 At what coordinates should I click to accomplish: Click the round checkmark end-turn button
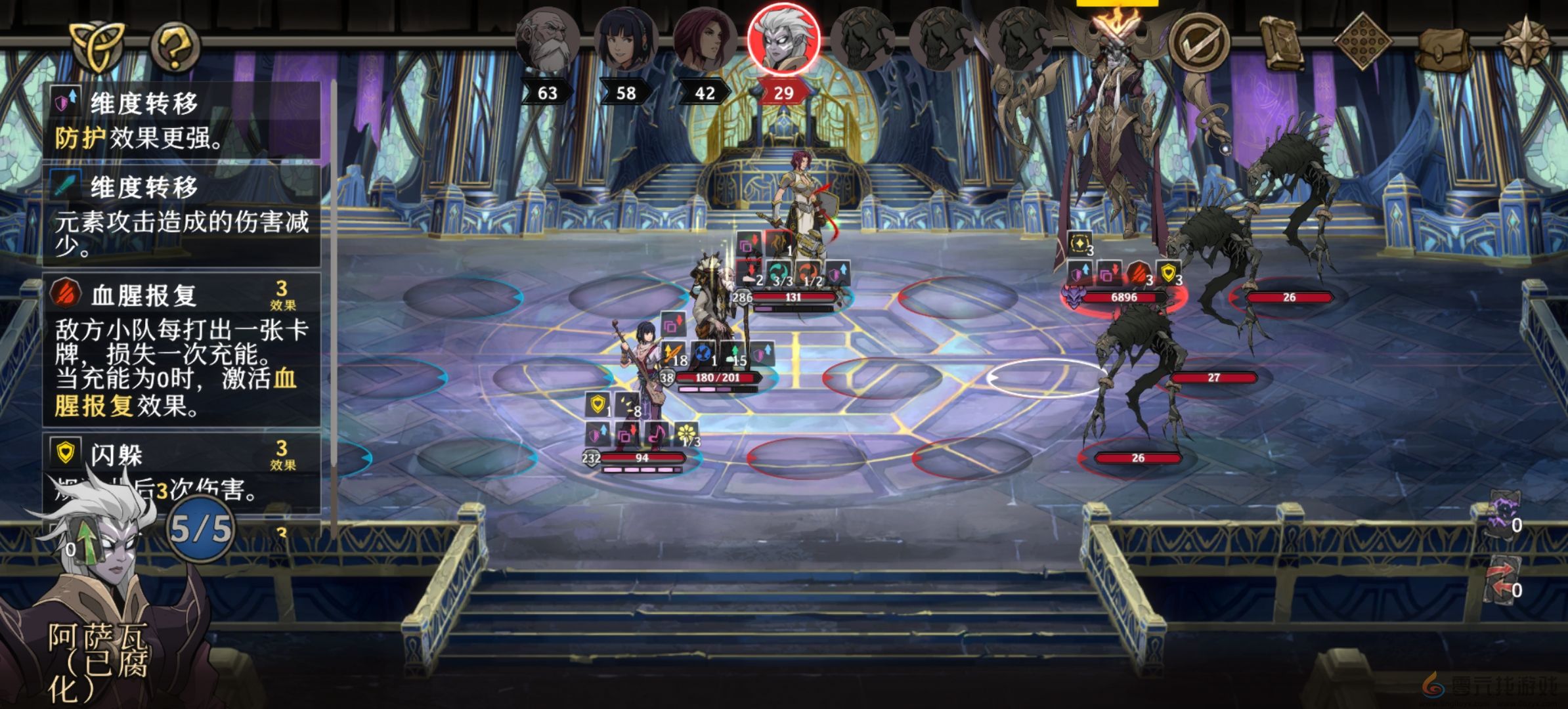point(1200,42)
